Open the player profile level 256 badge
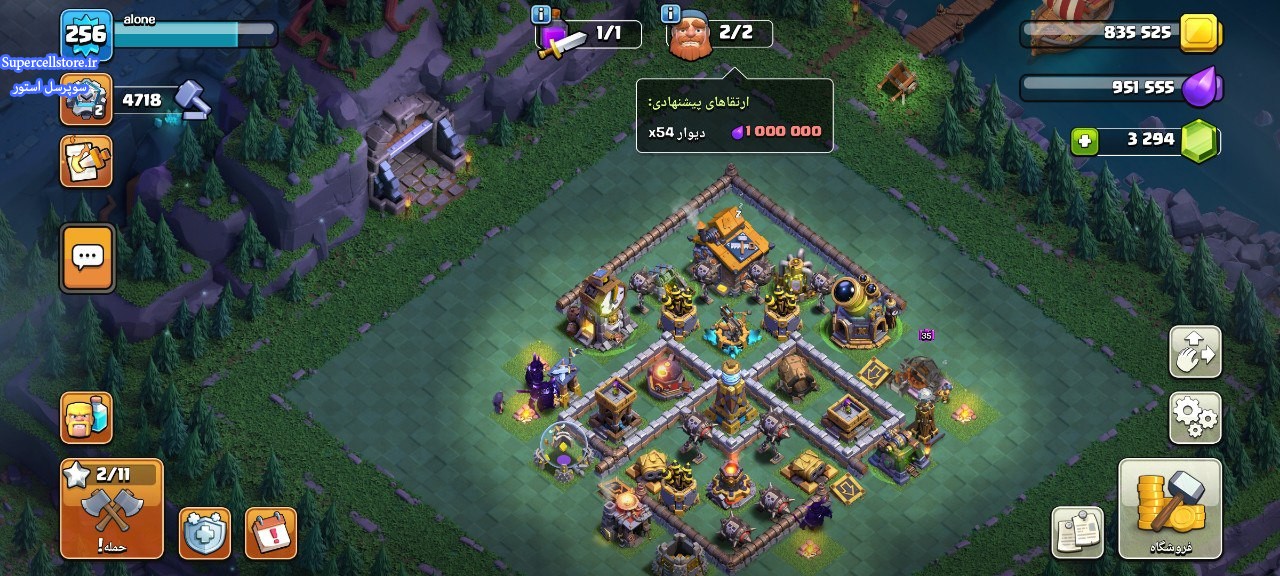1280x576 pixels. coord(86,35)
